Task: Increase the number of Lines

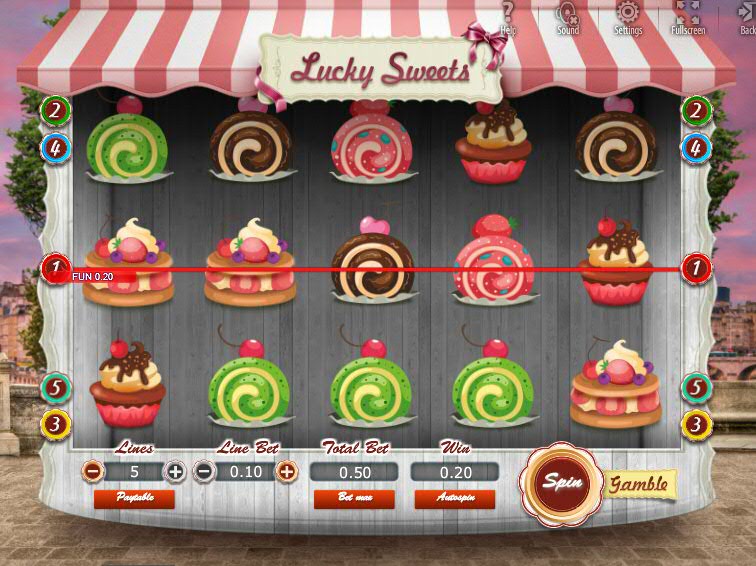Action: tap(175, 471)
